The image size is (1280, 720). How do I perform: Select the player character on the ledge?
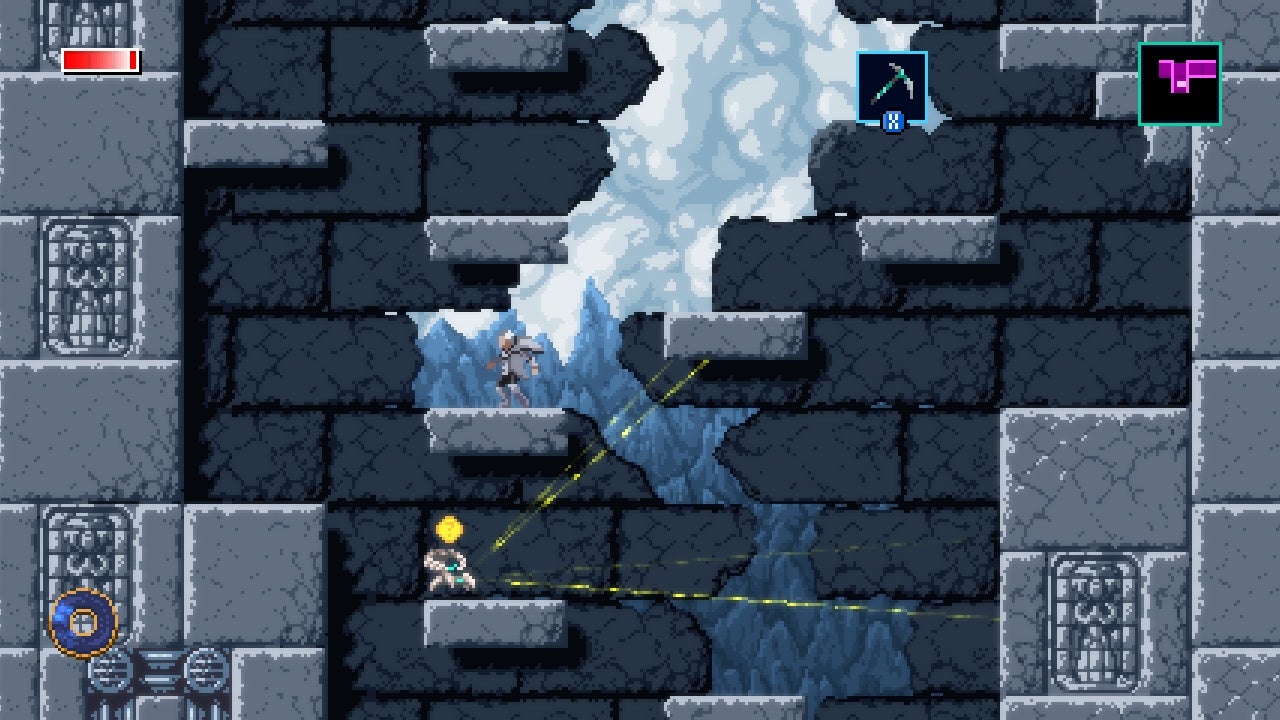point(449,570)
